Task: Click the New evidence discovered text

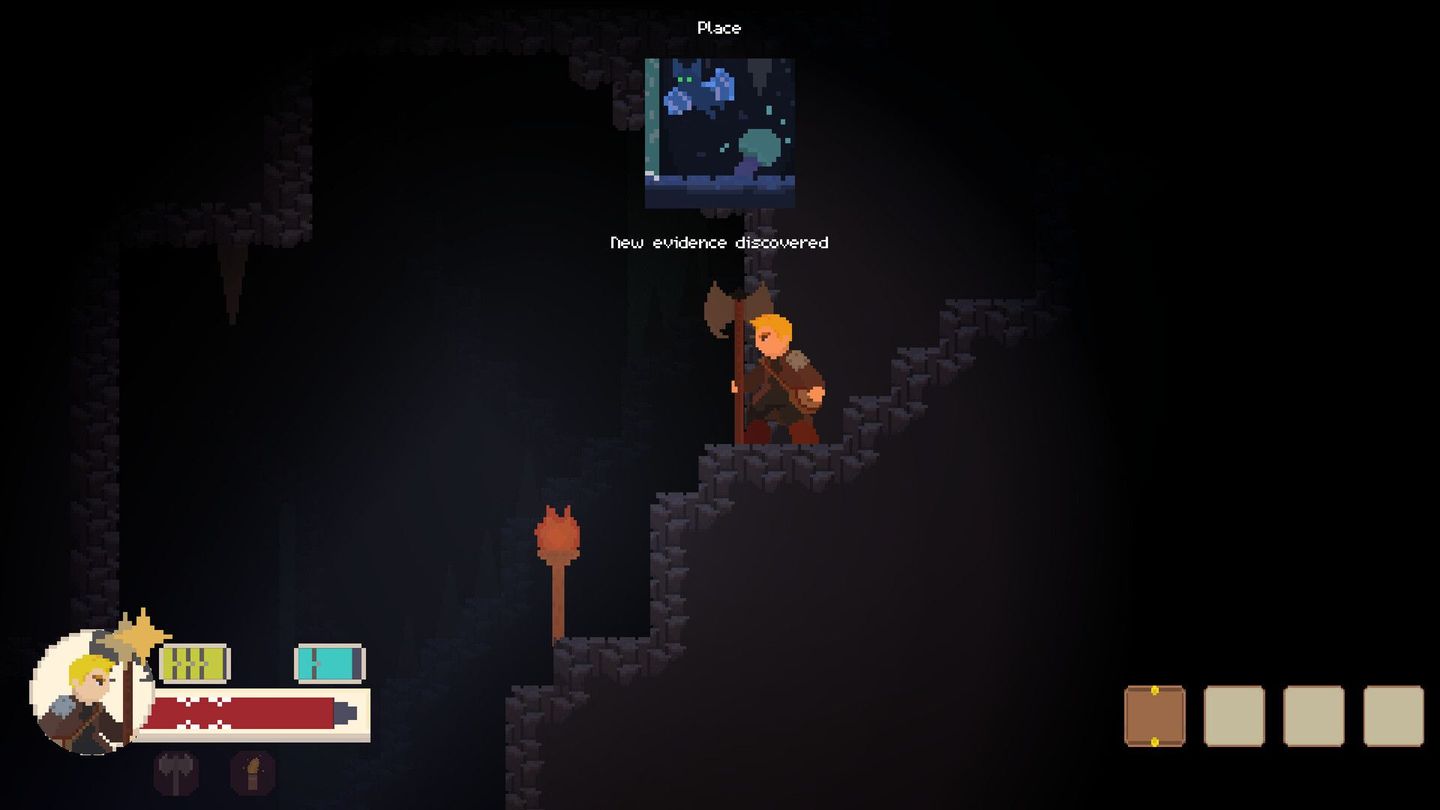Action: click(718, 242)
